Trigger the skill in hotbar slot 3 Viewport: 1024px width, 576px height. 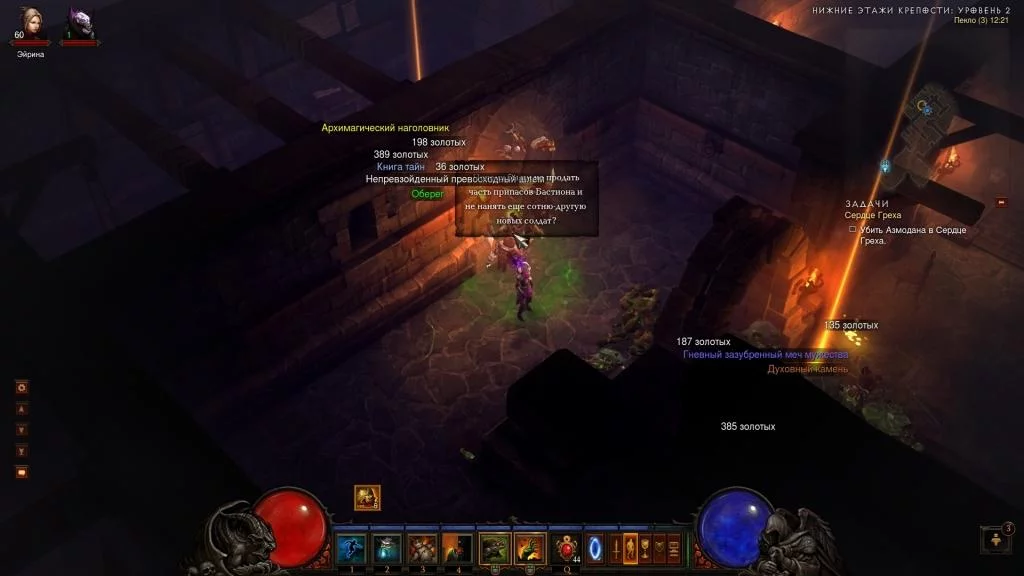point(422,547)
